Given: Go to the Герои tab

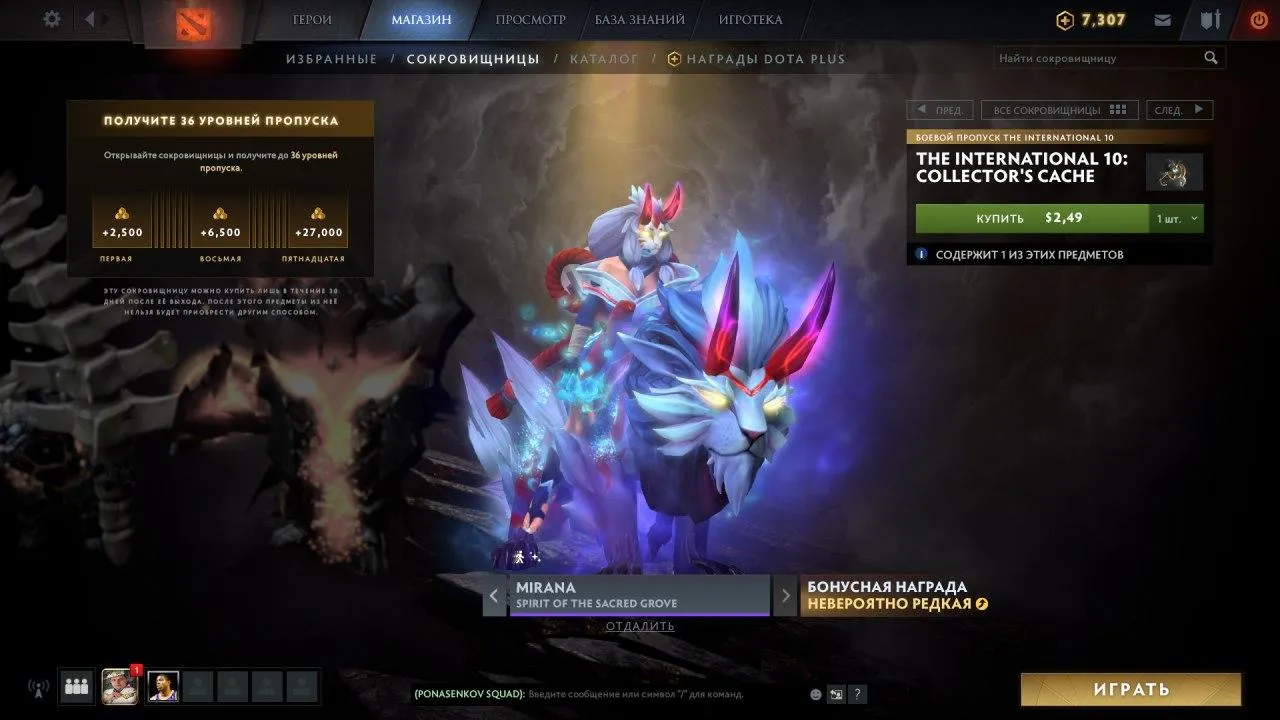Looking at the screenshot, I should pyautogui.click(x=312, y=20).
